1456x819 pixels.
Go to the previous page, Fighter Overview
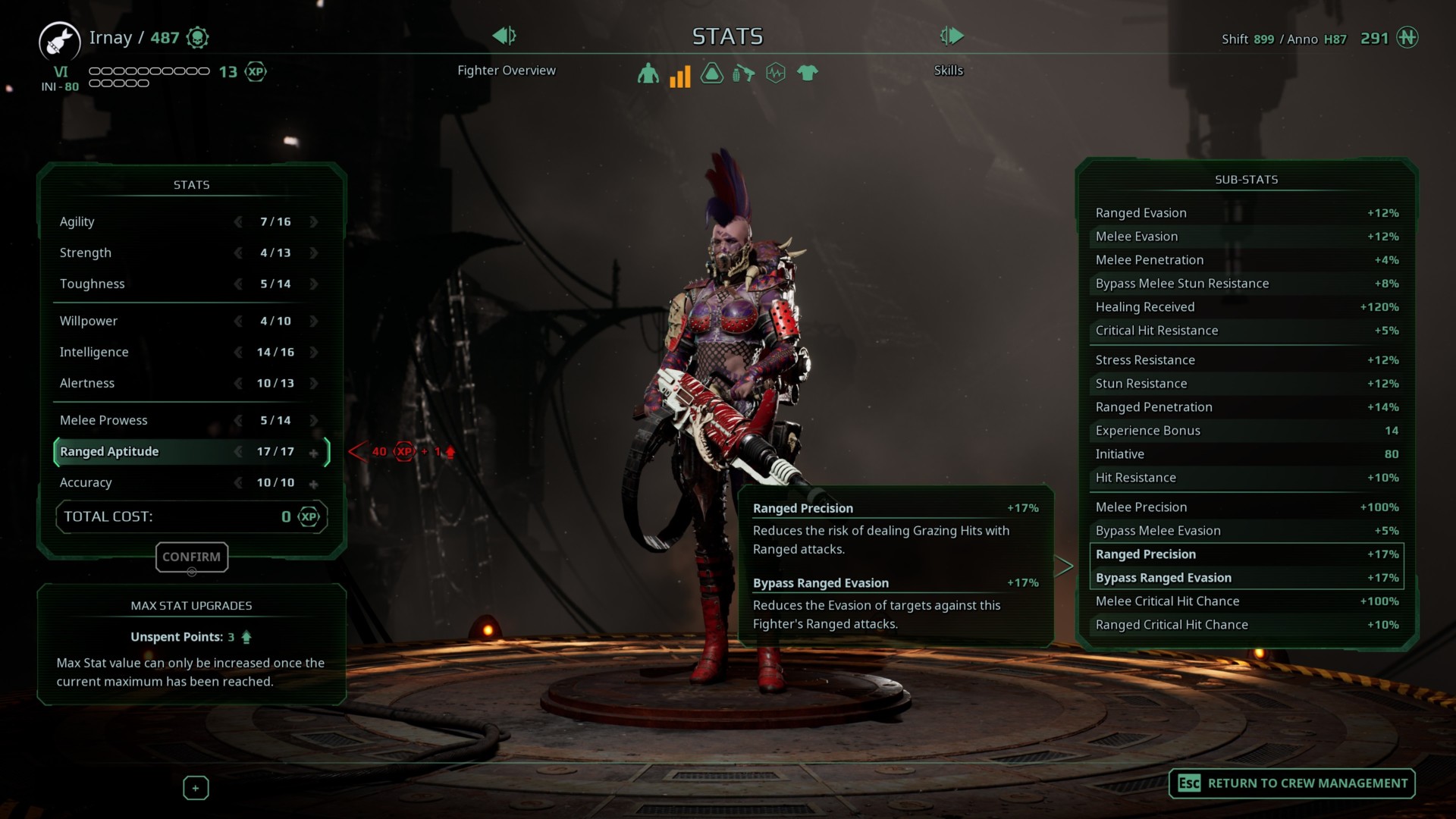click(x=504, y=36)
